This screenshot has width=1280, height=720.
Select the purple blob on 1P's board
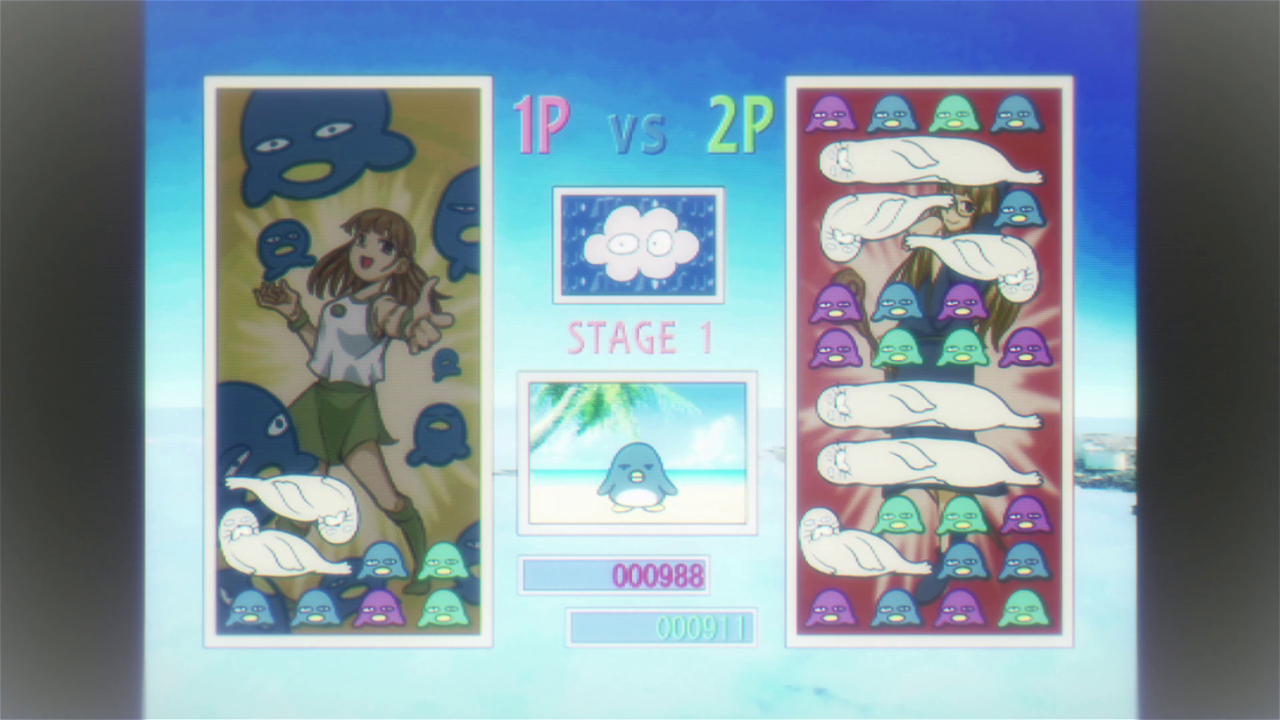point(378,607)
